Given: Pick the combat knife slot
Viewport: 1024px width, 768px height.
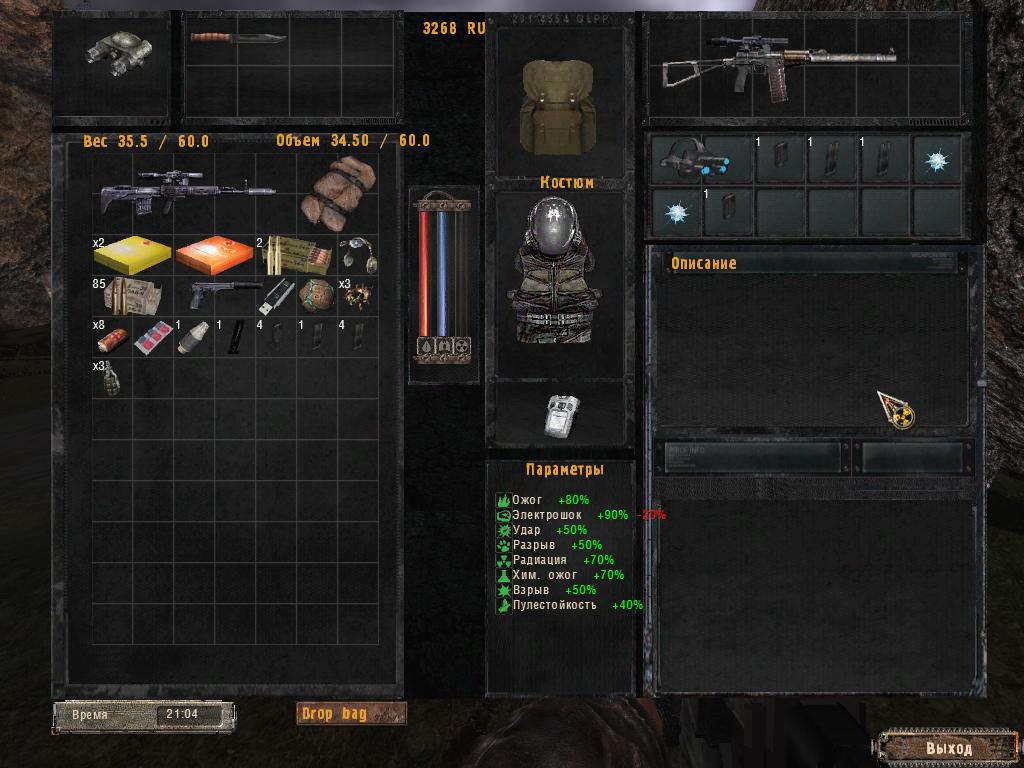Looking at the screenshot, I should point(238,40).
